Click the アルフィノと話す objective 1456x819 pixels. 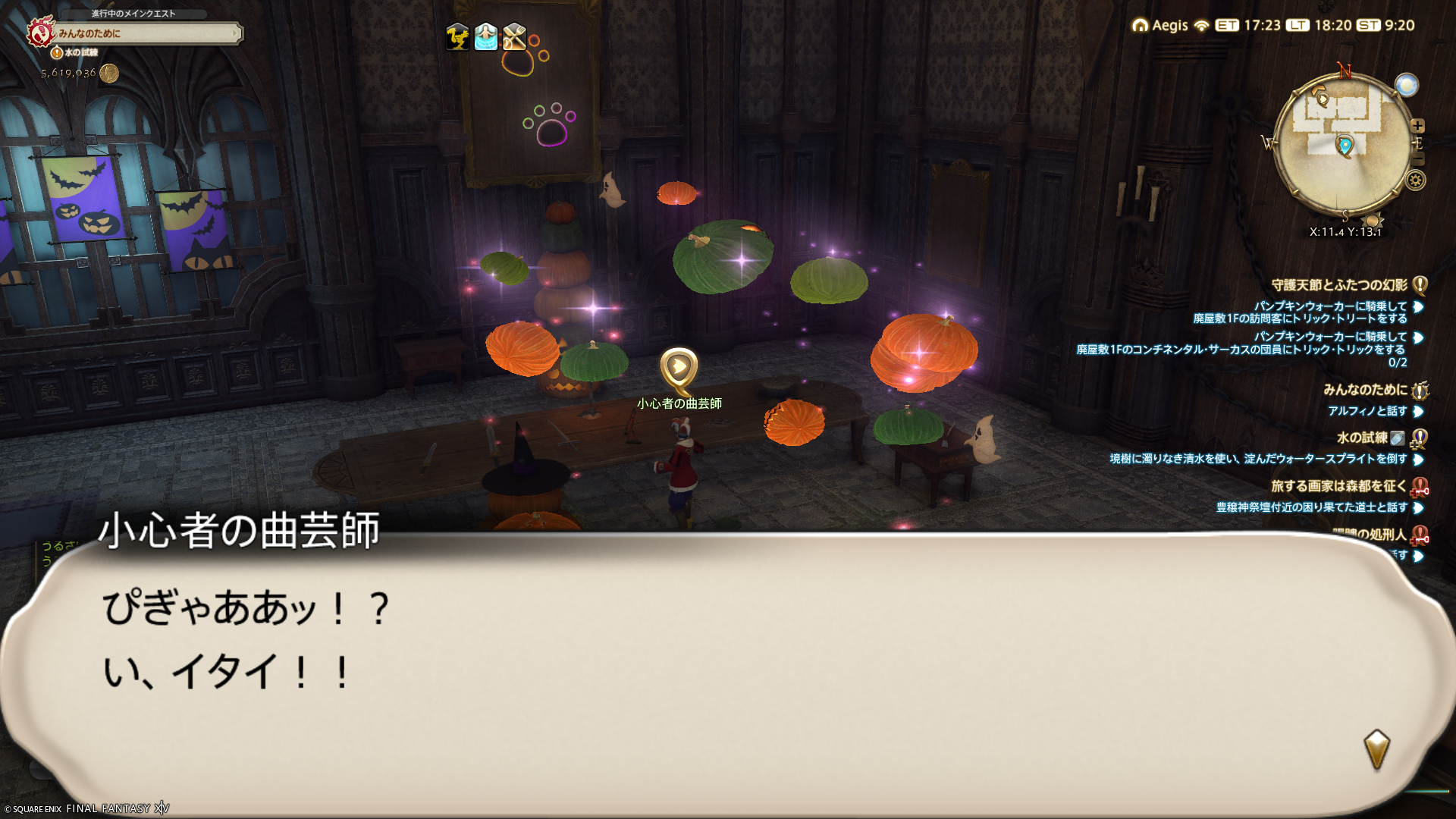click(x=1367, y=411)
